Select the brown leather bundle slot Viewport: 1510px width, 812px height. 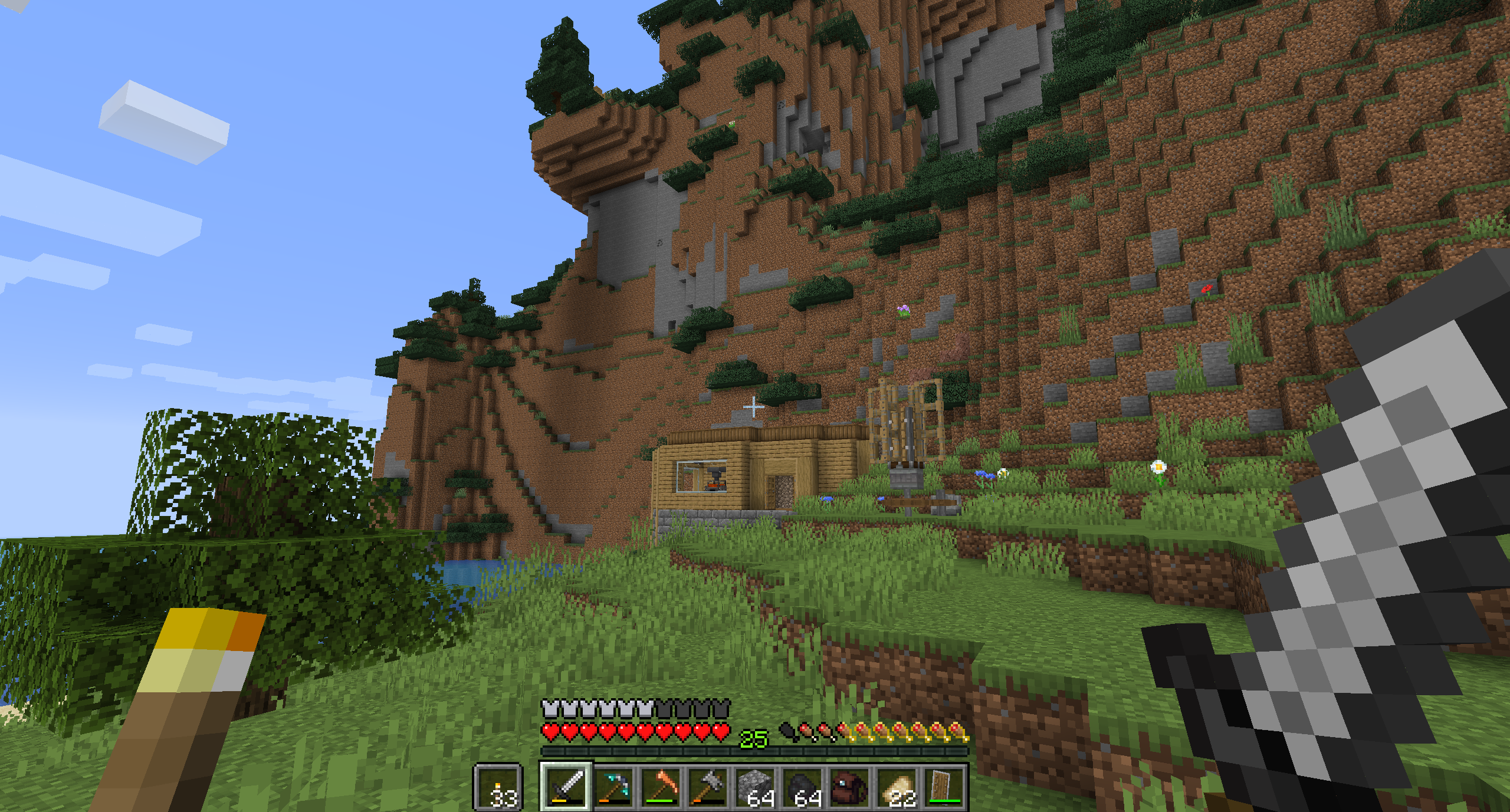[850, 787]
